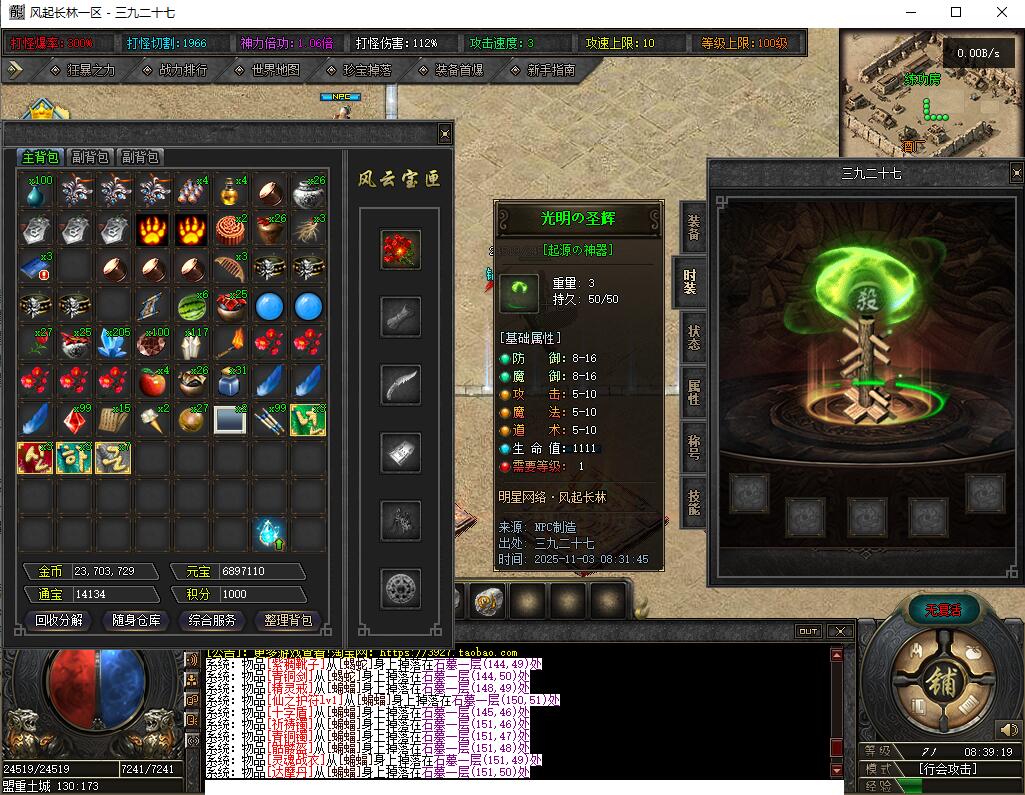Open the 狂暴之力 menu entry
This screenshot has height=795, width=1025.
click(x=91, y=70)
